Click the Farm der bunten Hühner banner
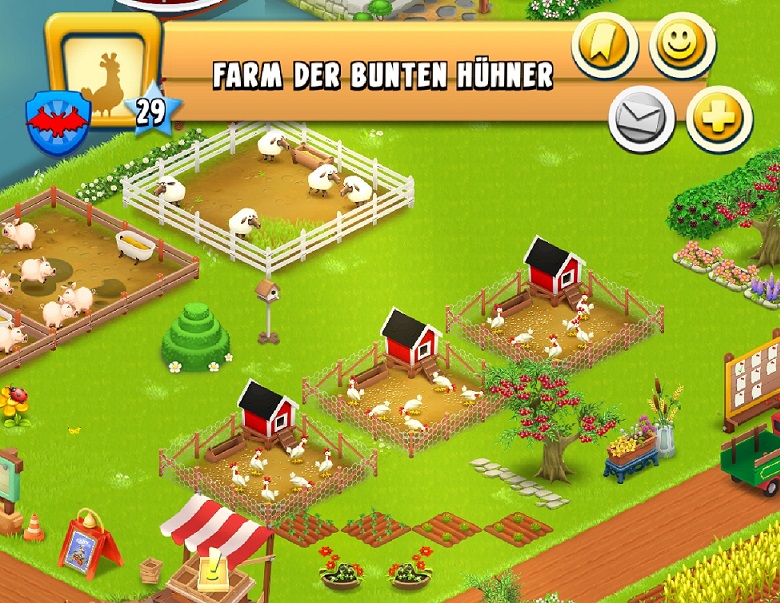The height and width of the screenshot is (603, 780). pyautogui.click(x=382, y=75)
